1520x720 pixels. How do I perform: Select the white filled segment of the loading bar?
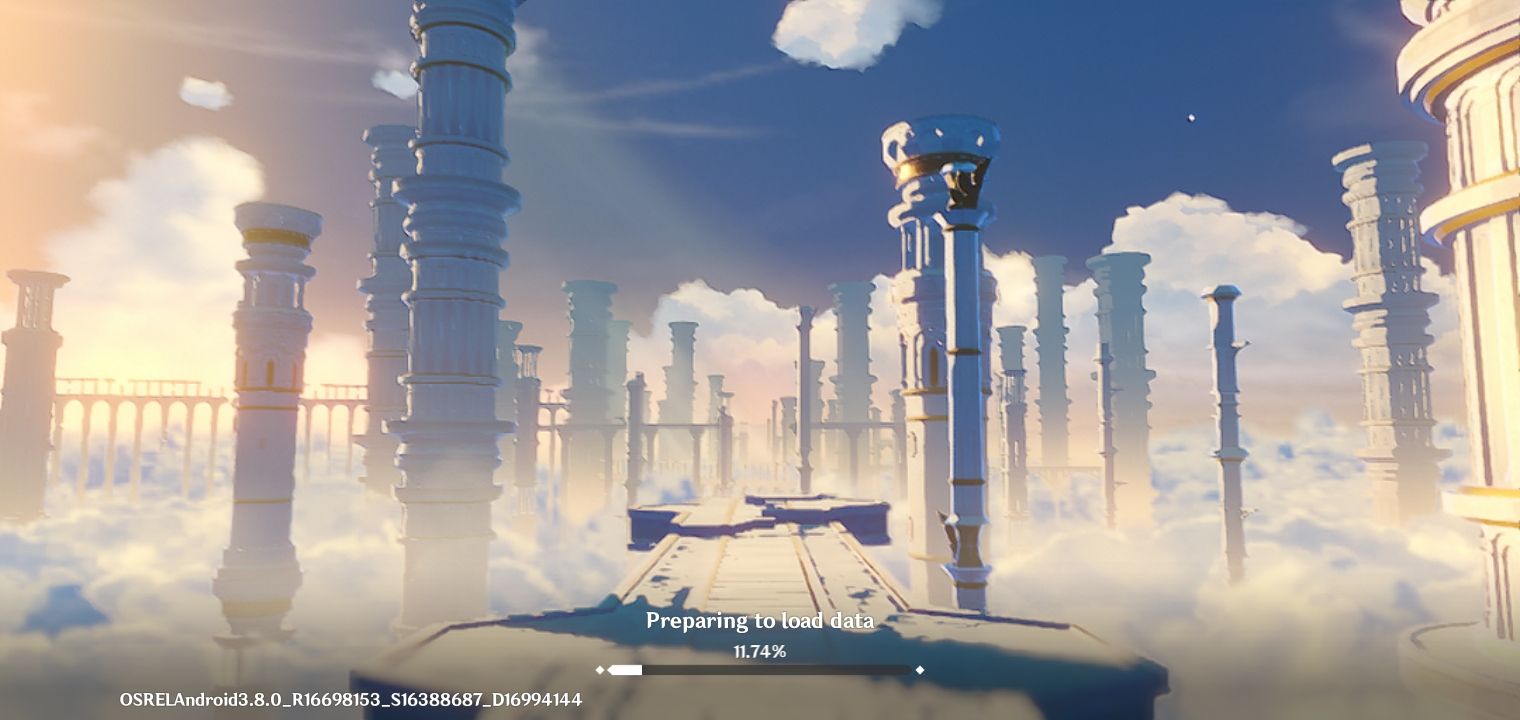(x=627, y=670)
